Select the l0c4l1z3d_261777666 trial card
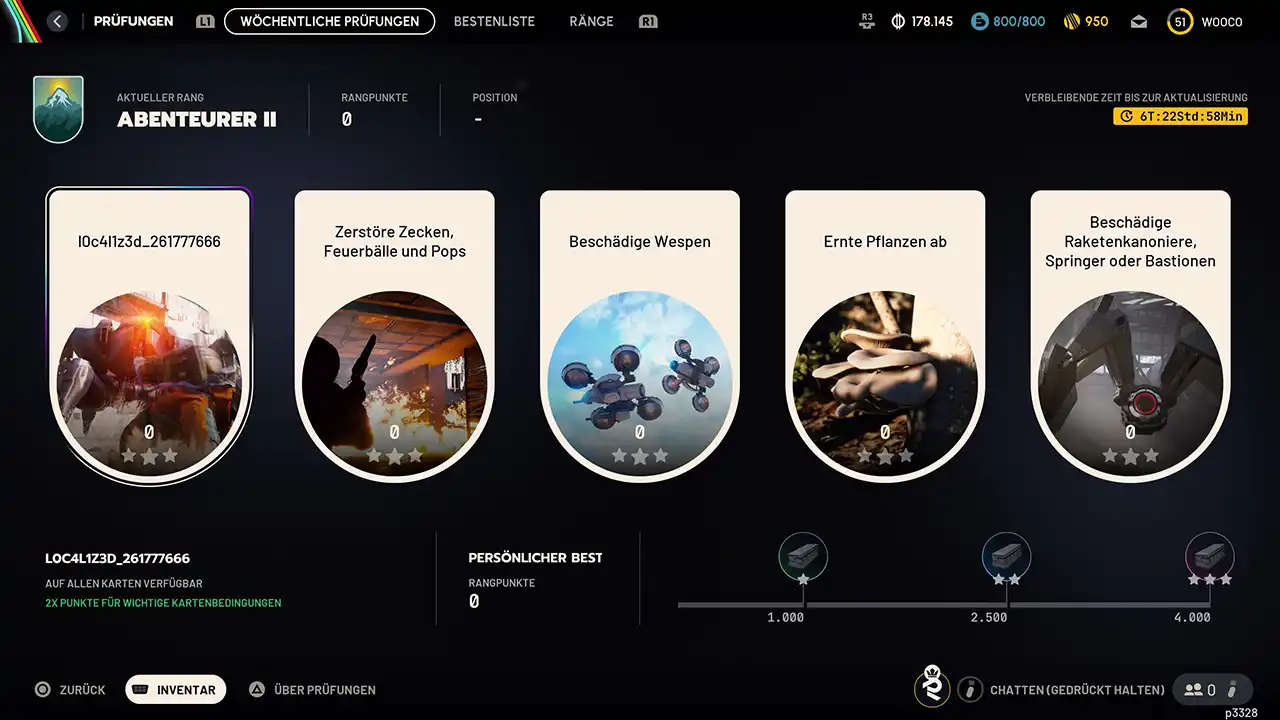 [150, 335]
